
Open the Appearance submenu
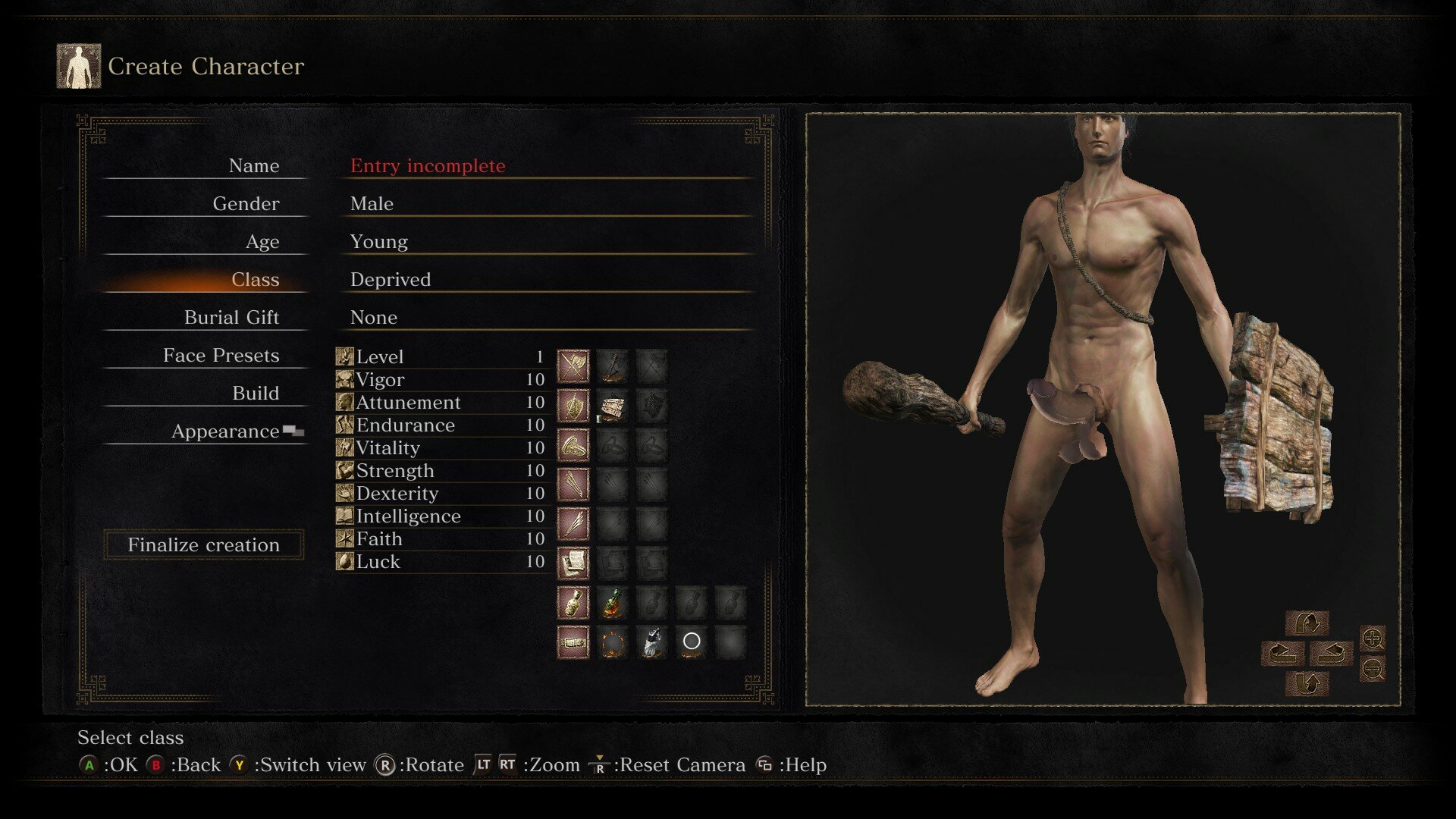point(226,431)
